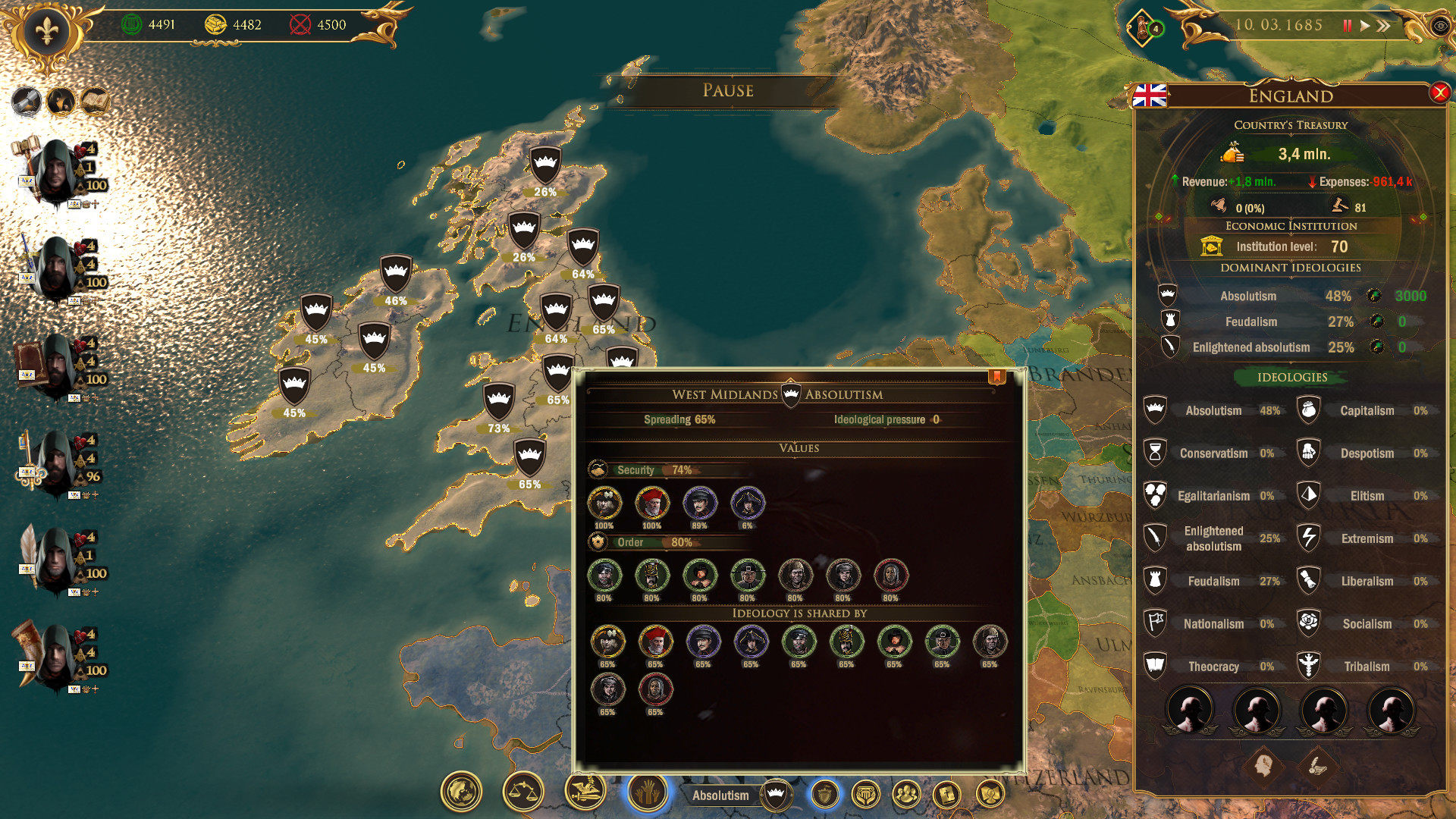Open the raised hands ideology map mode
1456x819 pixels.
(x=647, y=792)
